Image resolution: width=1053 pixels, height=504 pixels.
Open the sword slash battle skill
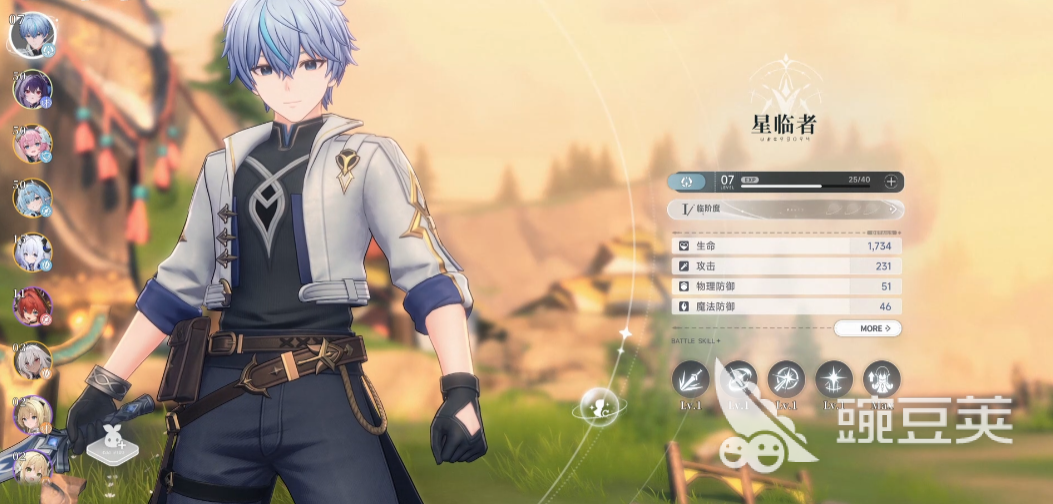(689, 381)
